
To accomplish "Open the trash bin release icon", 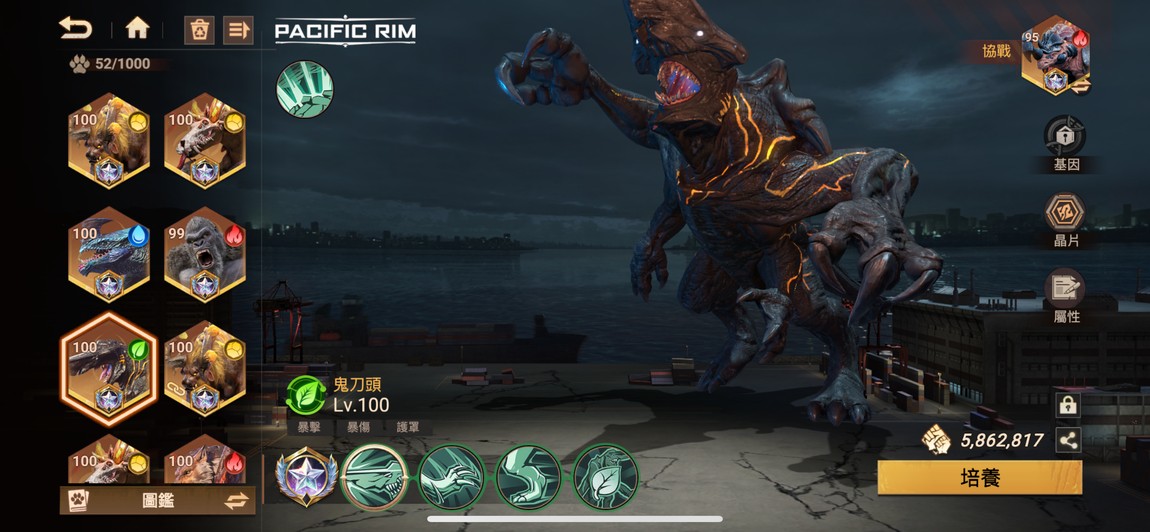I will tap(199, 29).
